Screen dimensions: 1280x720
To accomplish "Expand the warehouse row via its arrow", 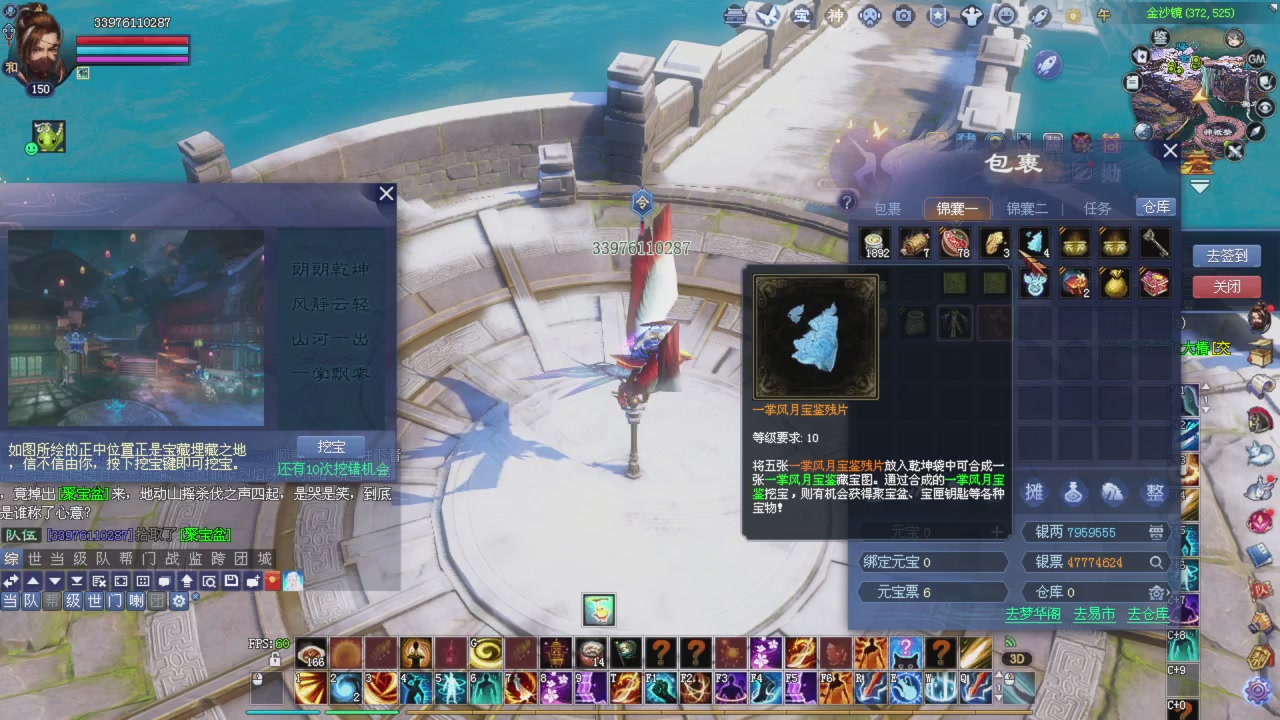I will pos(1169,592).
